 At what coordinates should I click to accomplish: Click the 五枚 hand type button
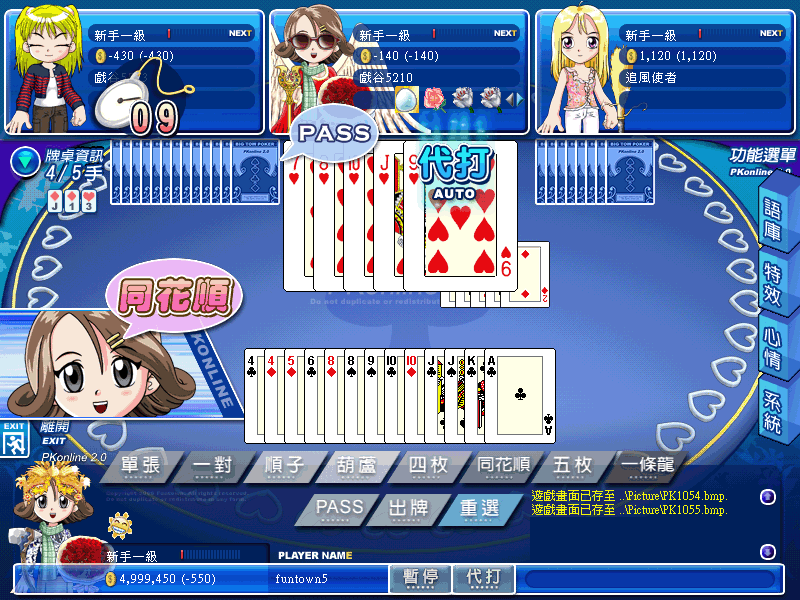click(574, 467)
